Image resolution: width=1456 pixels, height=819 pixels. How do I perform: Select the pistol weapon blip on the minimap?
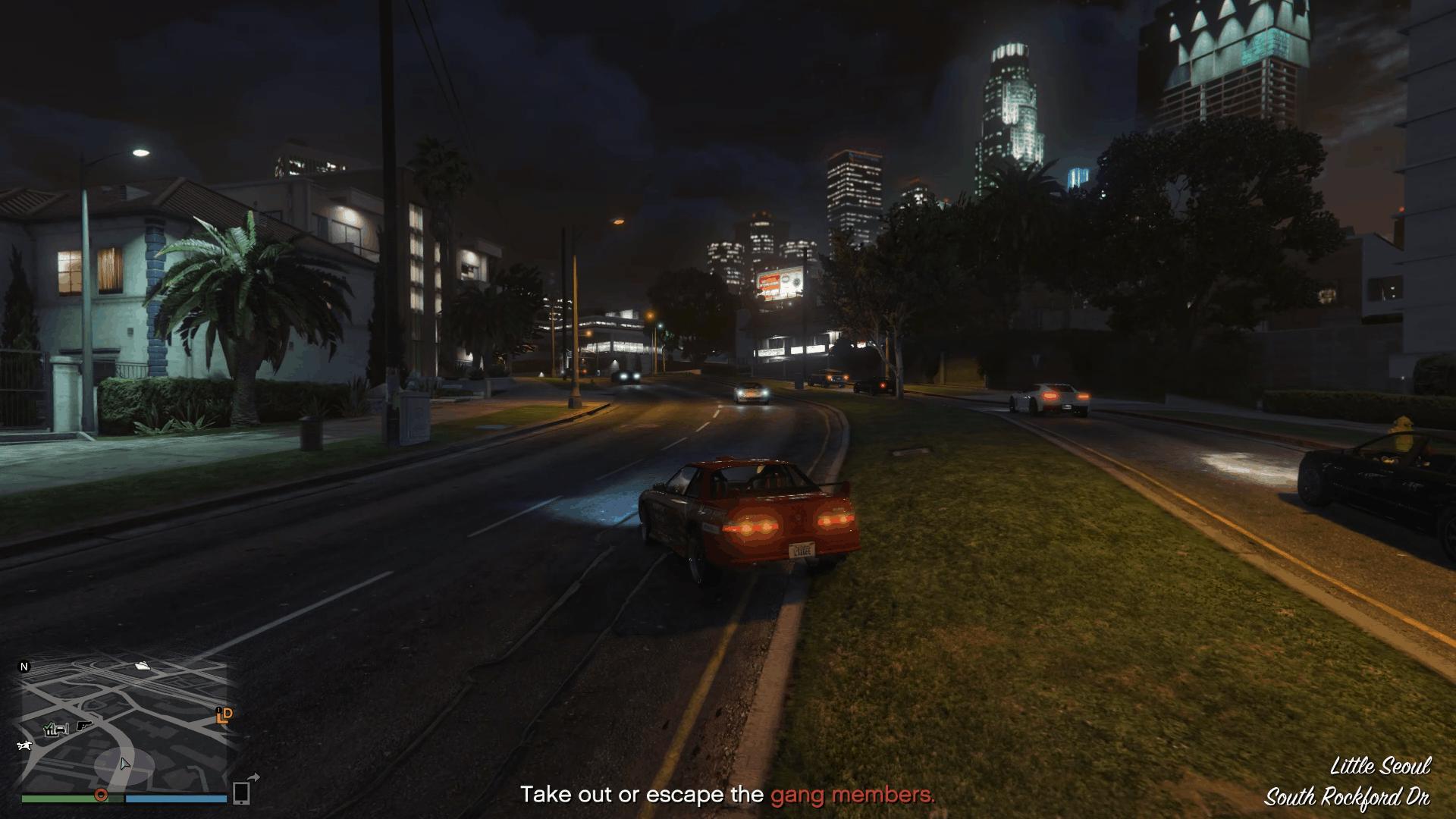83,726
